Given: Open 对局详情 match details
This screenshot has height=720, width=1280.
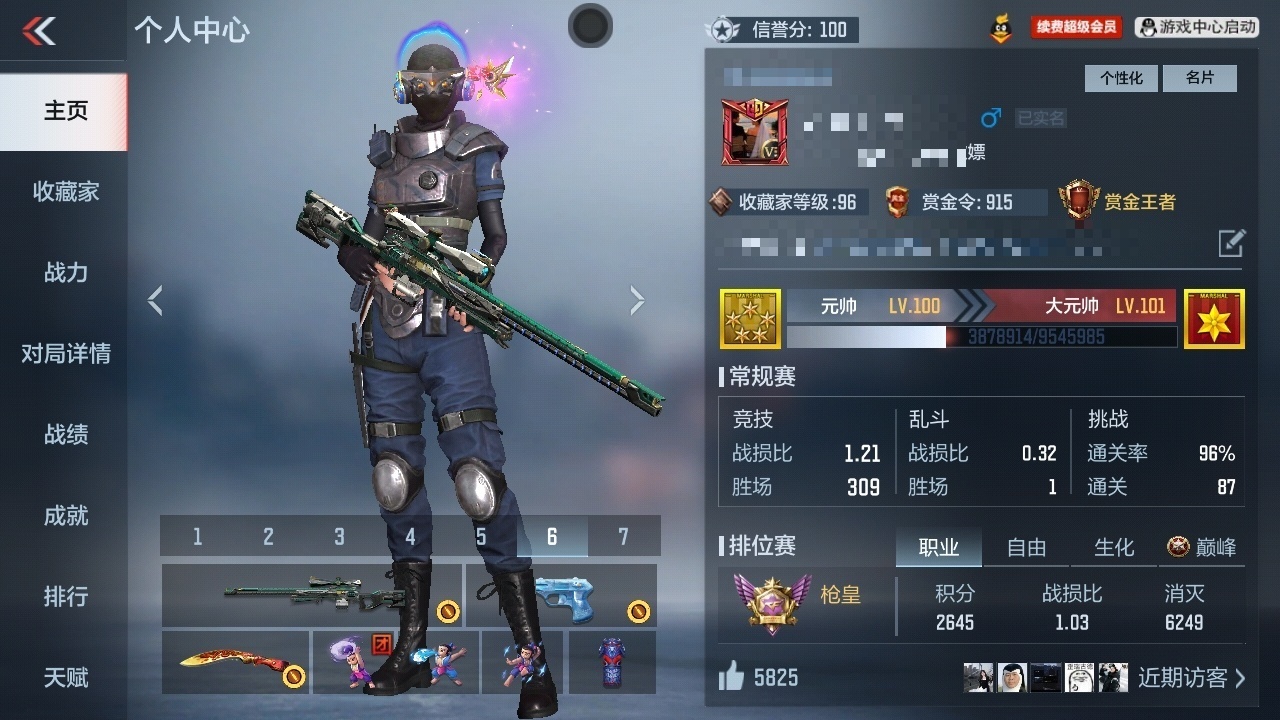Looking at the screenshot, I should (65, 353).
